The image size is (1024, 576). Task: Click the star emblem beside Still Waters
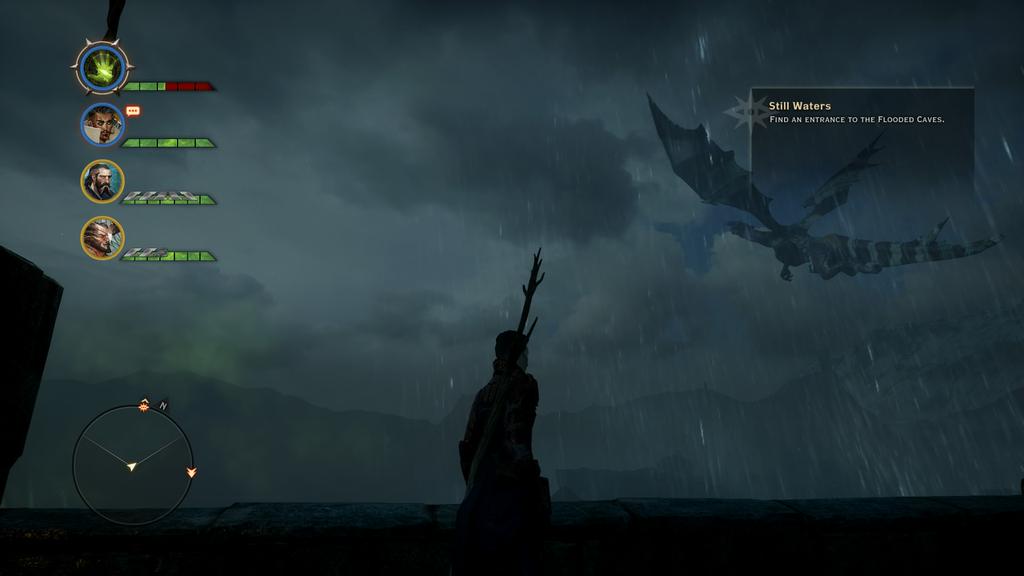pos(747,111)
